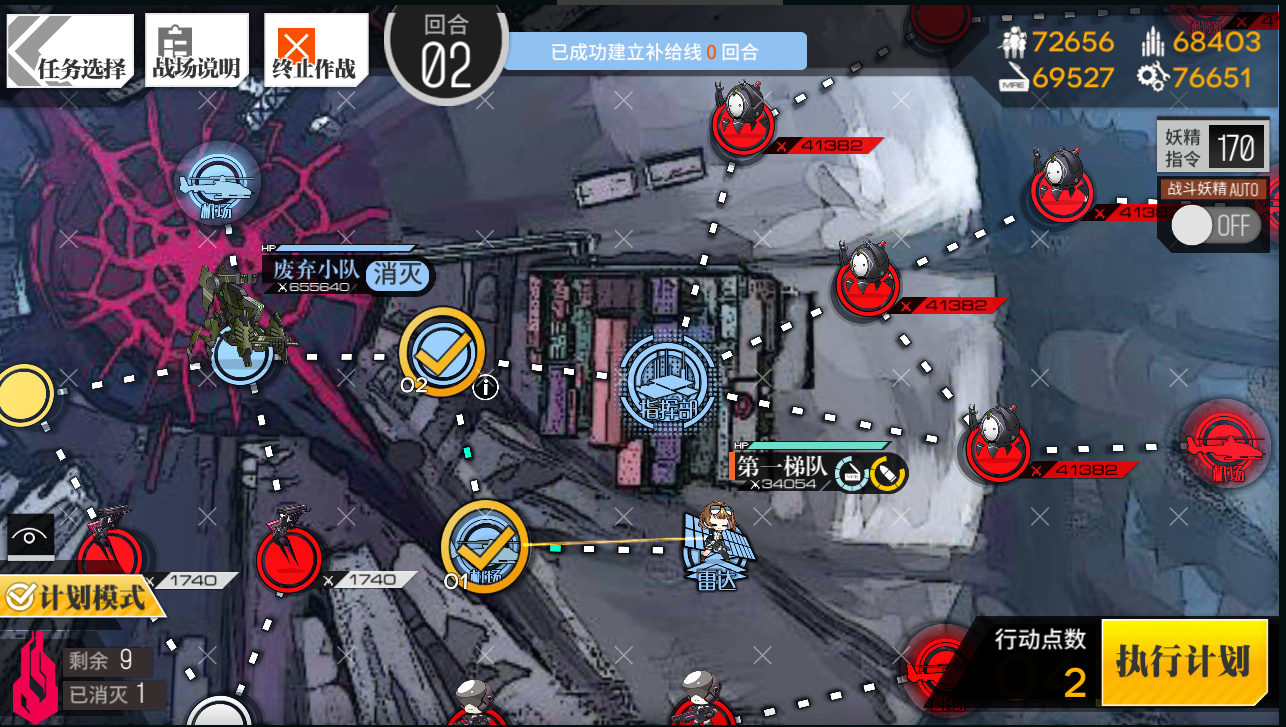The image size is (1286, 727).
Task: Click the O2 checked waypoint node
Action: 441,351
